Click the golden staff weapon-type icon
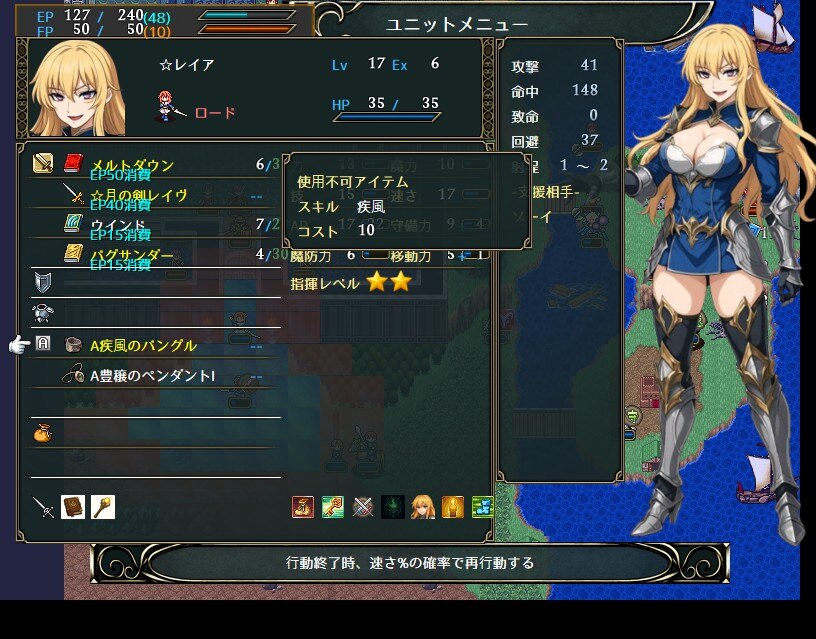Screen dimensions: 816x639 [x=103, y=507]
